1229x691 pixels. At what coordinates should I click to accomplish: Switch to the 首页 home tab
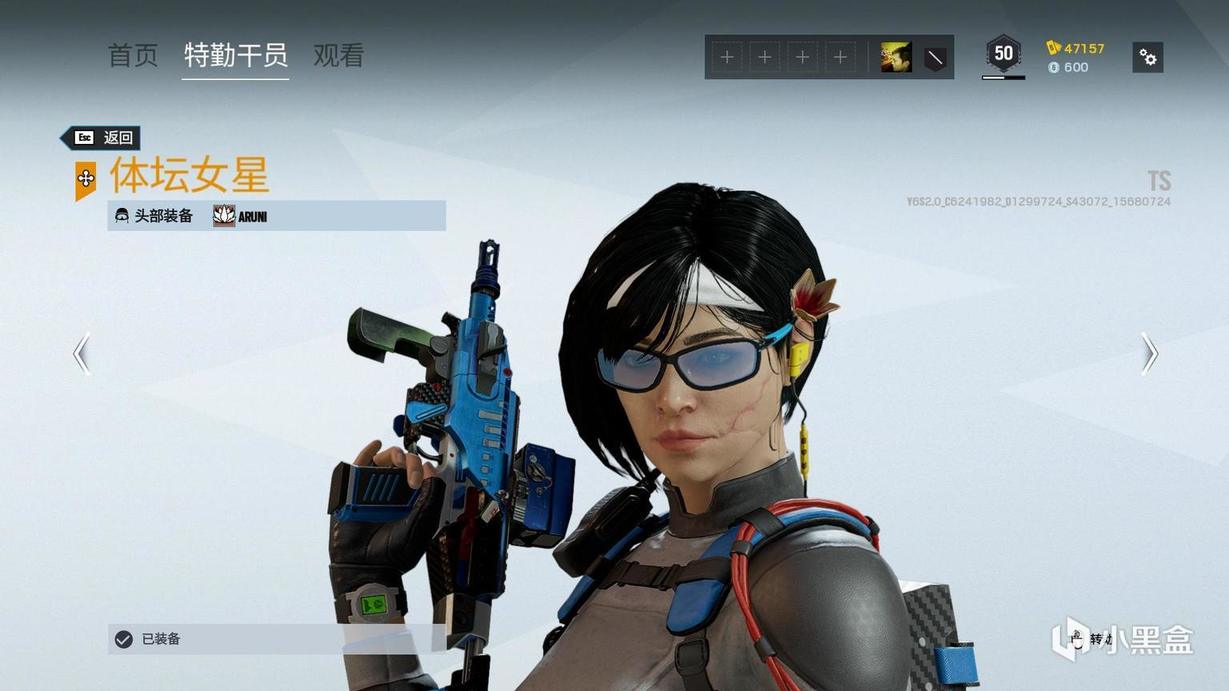pos(133,56)
